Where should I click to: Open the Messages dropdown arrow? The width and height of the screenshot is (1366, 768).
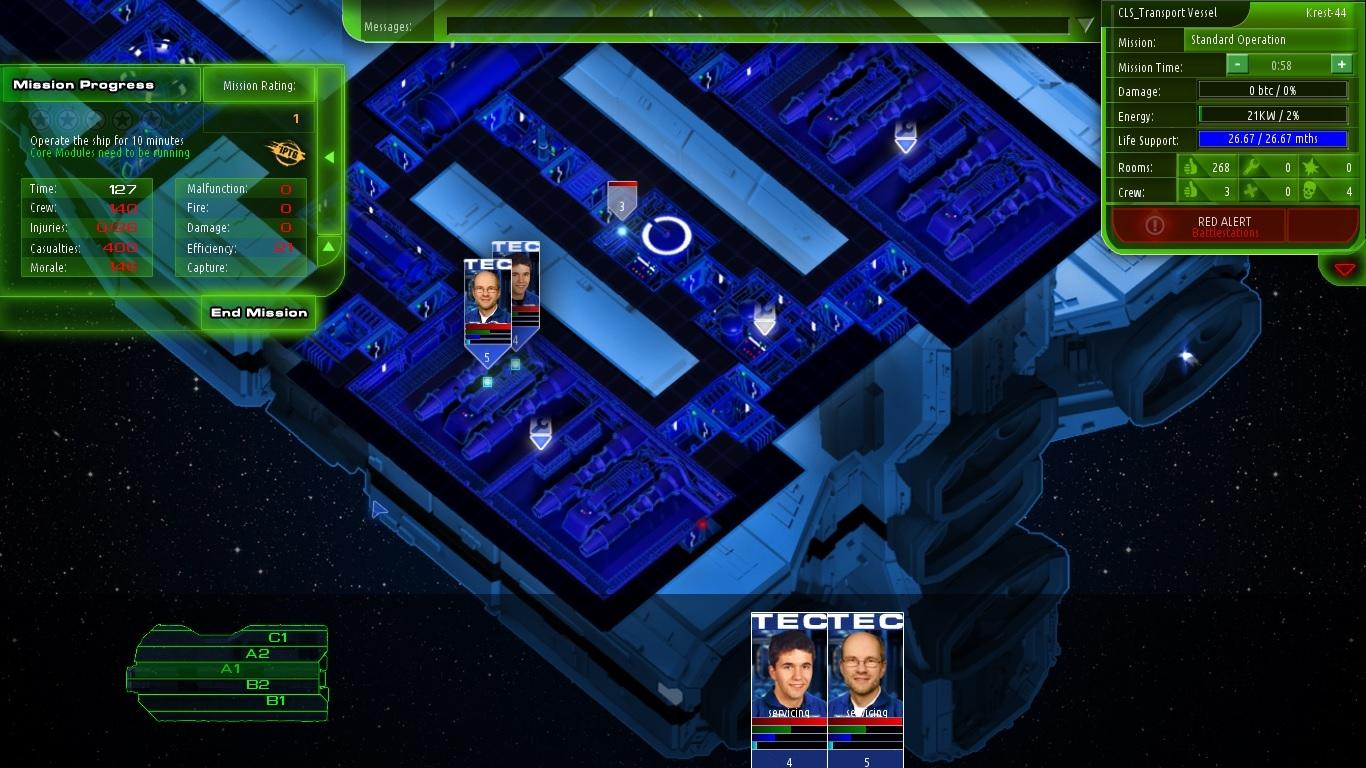(1085, 26)
